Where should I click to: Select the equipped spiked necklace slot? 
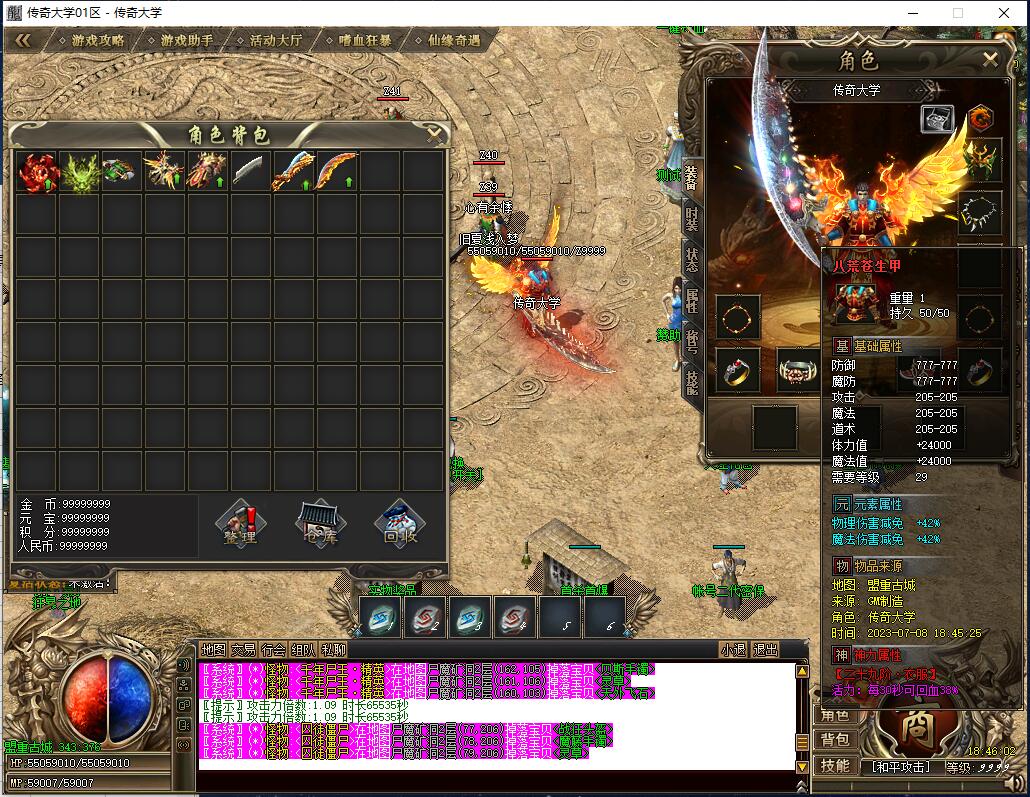tap(980, 211)
